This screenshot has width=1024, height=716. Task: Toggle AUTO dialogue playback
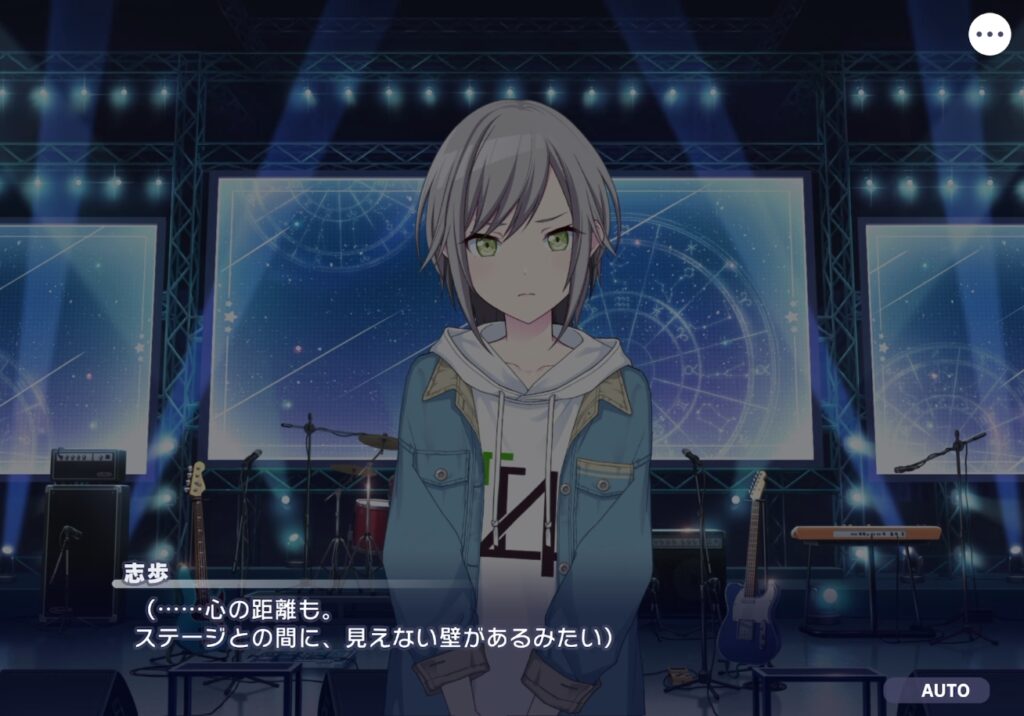coord(943,690)
